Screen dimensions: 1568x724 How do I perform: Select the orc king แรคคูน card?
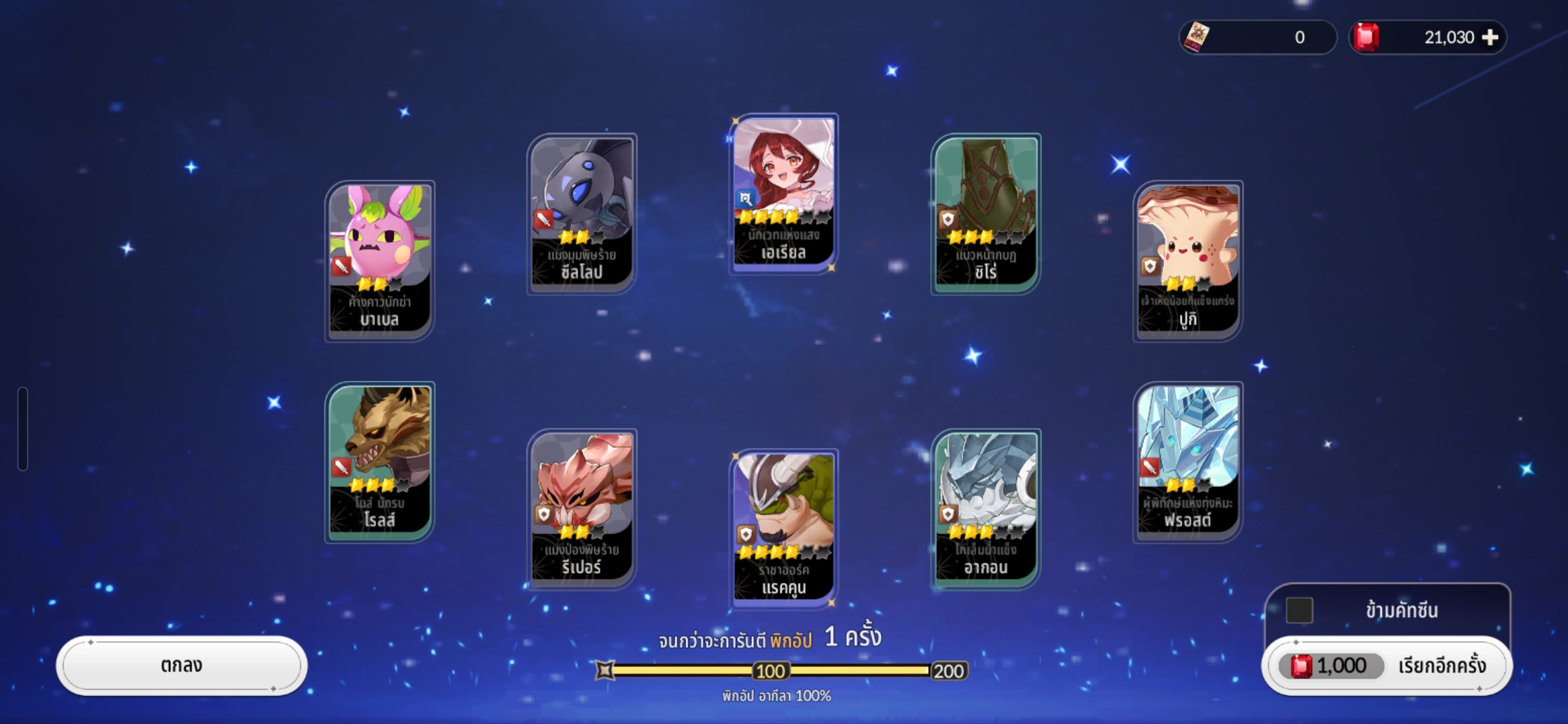[x=783, y=528]
